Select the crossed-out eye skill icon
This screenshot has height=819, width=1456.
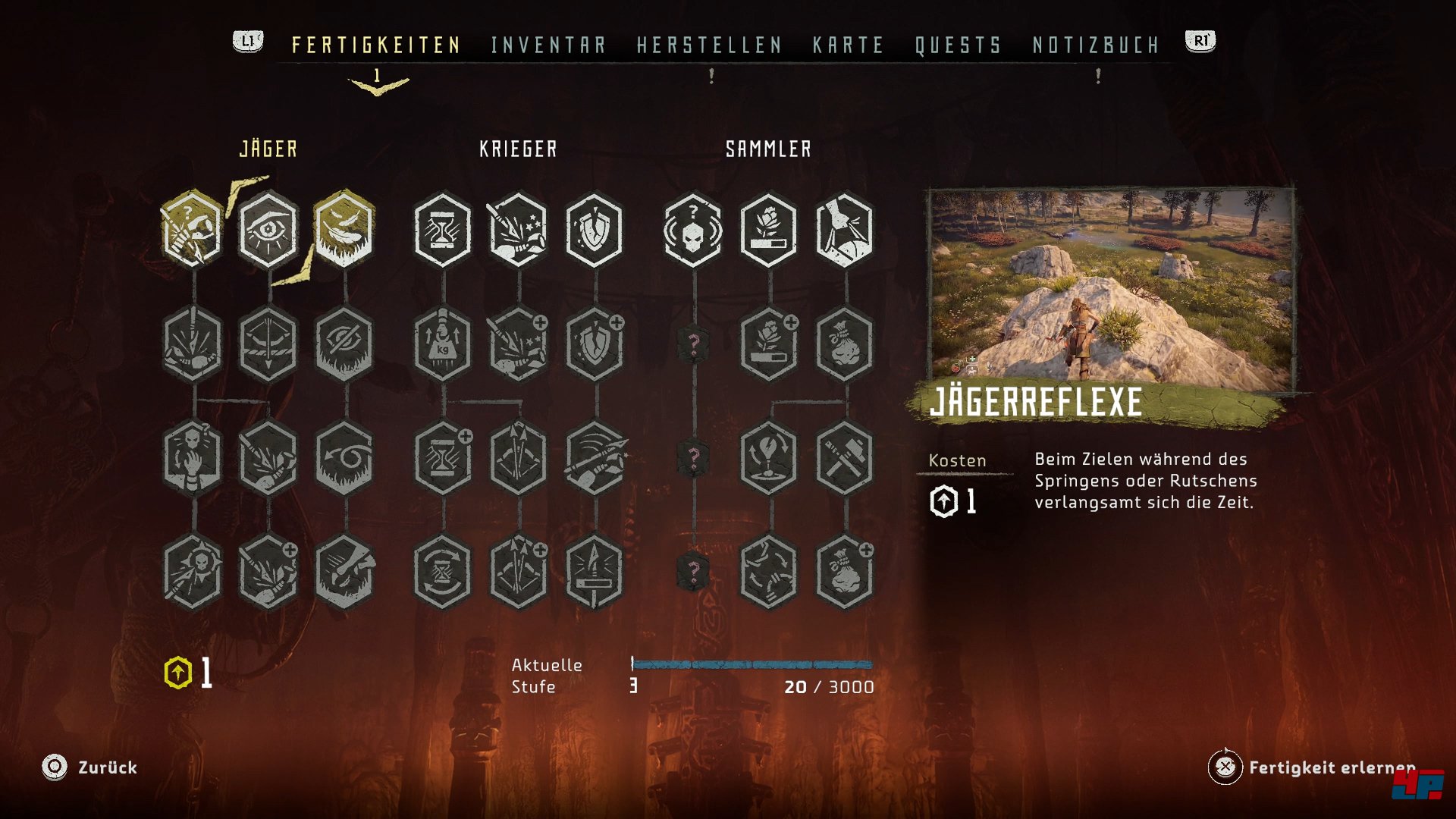(344, 344)
